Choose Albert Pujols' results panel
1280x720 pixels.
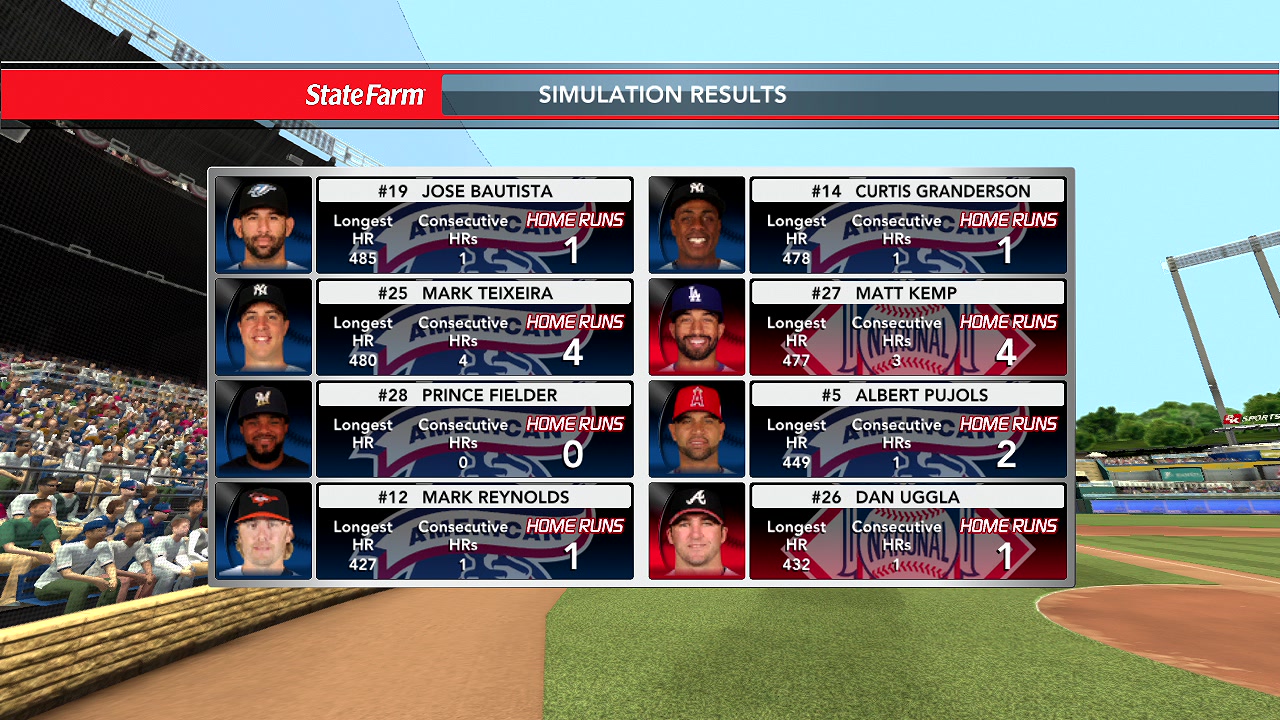(x=907, y=430)
